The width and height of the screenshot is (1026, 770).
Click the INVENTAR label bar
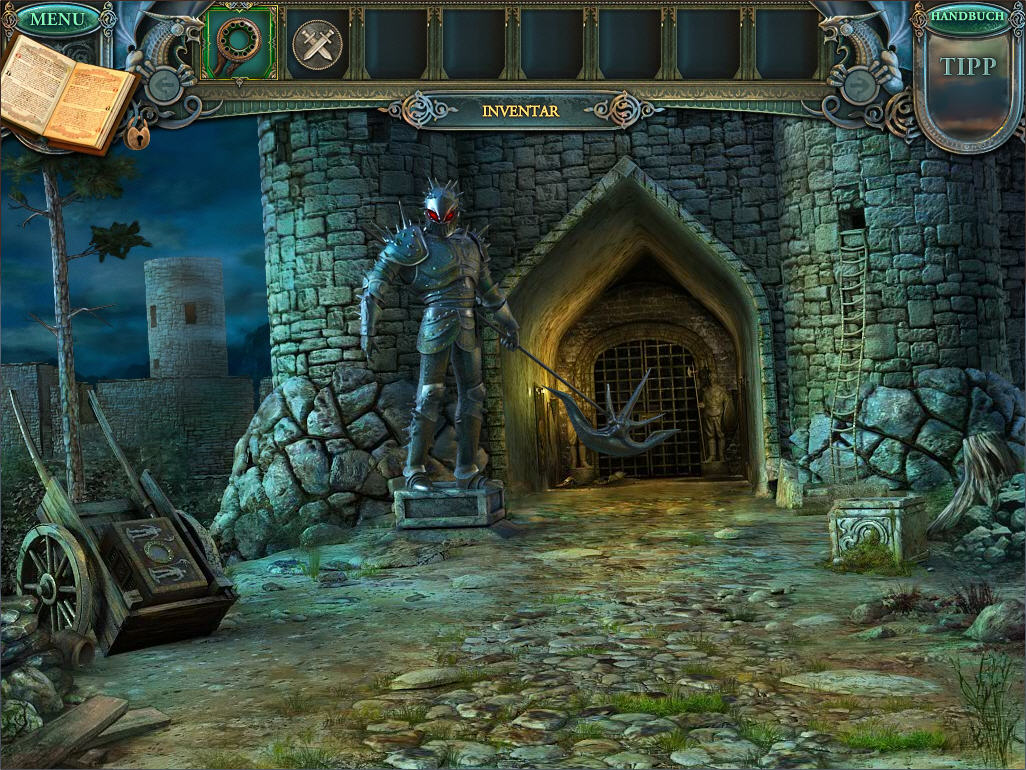tap(520, 110)
